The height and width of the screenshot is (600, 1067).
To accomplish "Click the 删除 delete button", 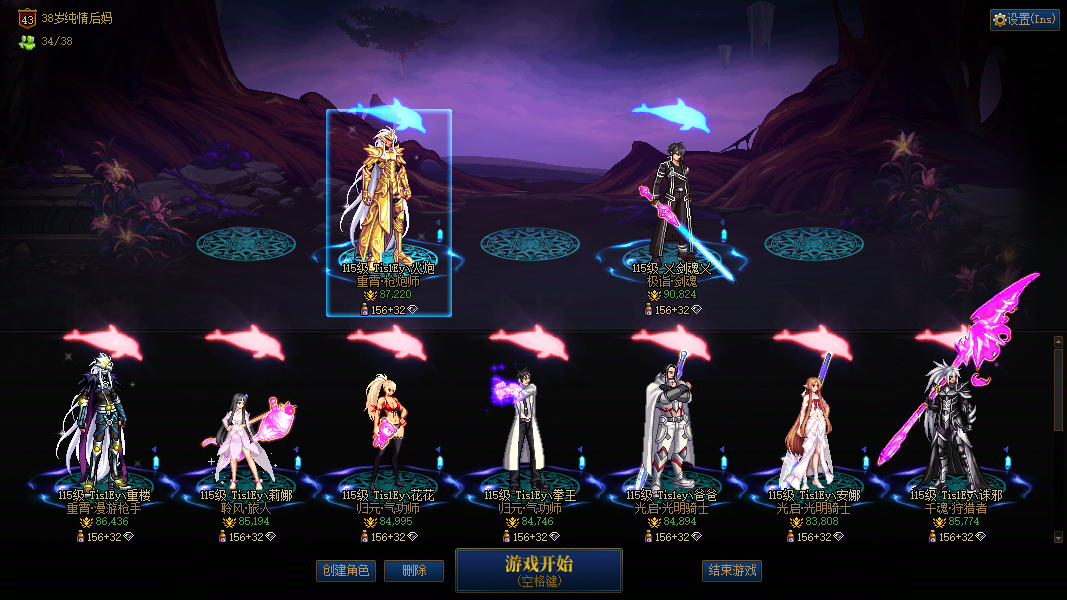I will click(414, 571).
